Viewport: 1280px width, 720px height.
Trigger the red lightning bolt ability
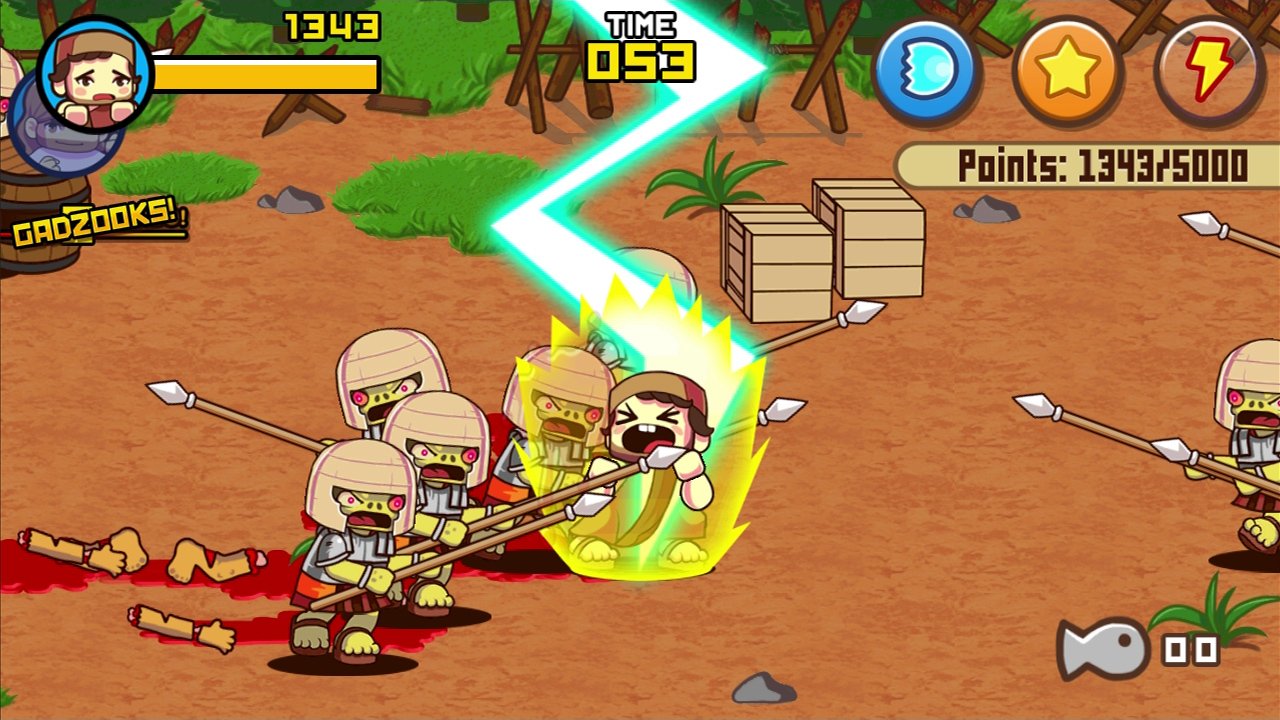coord(1210,70)
